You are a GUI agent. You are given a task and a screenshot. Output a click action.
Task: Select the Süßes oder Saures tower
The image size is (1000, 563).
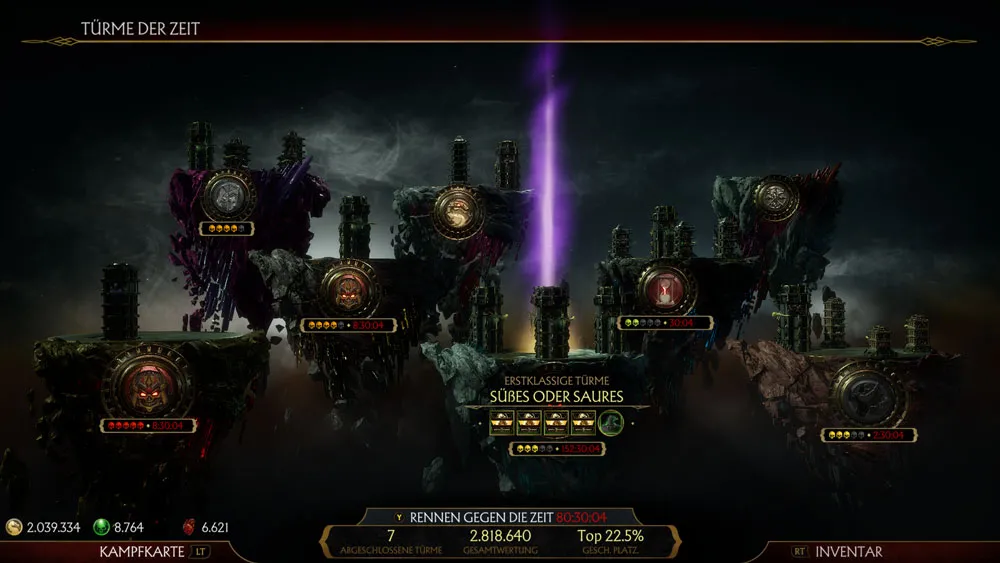[556, 396]
